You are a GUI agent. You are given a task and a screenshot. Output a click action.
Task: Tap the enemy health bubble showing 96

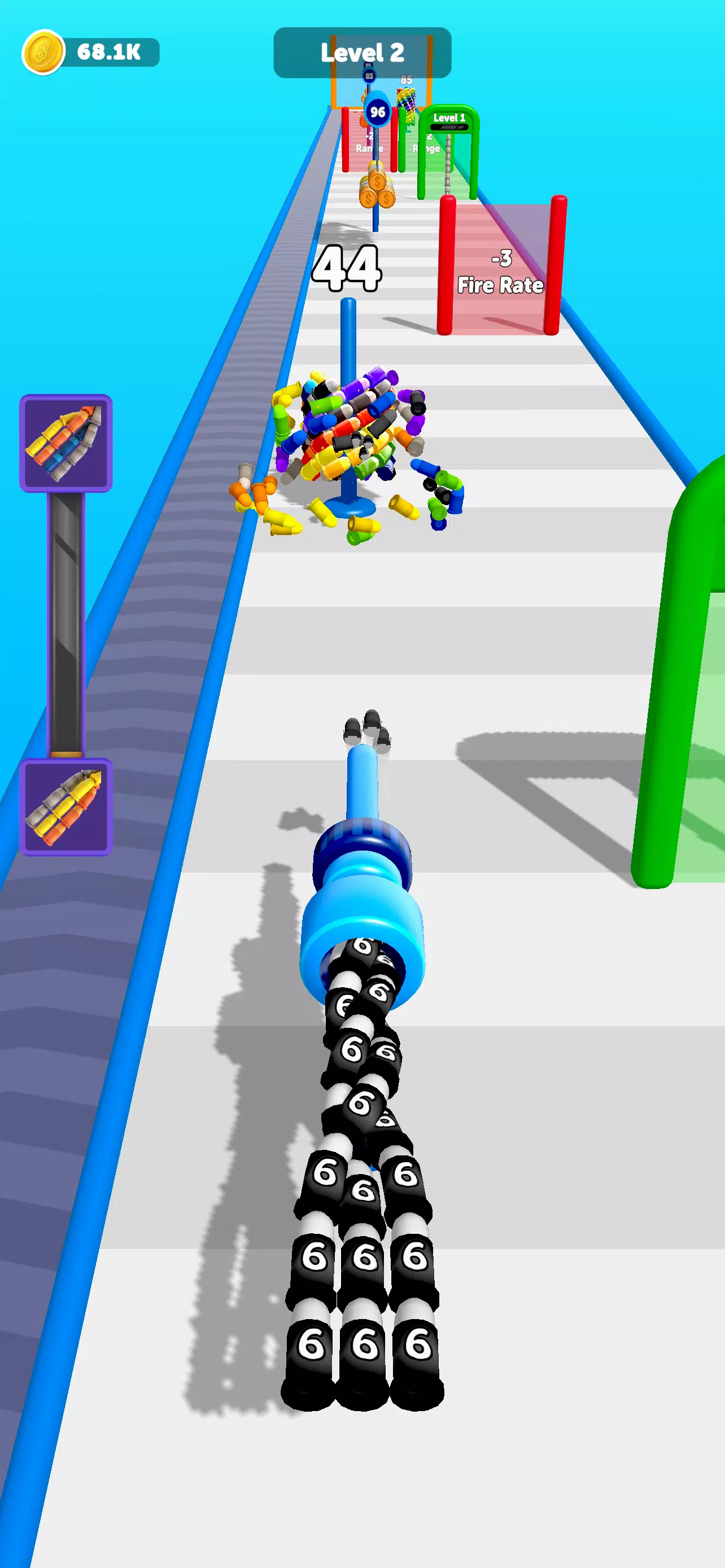377,112
